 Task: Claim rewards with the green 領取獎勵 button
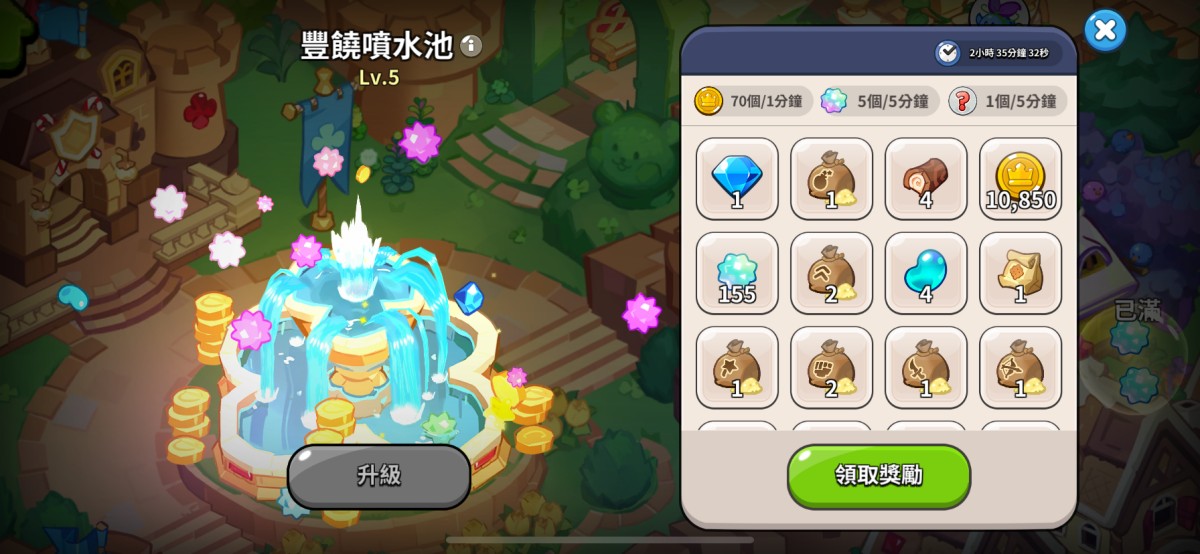(878, 476)
